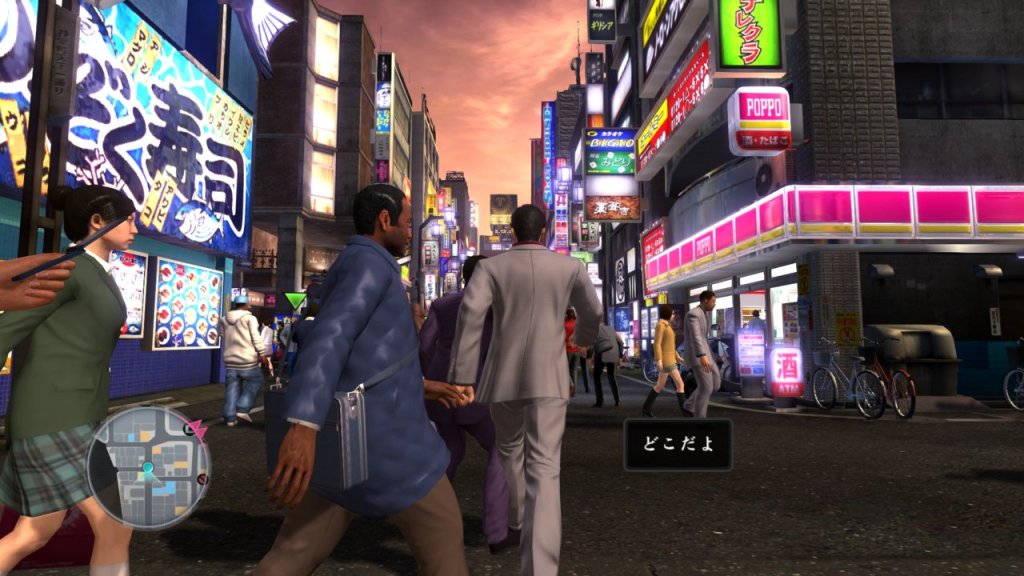Click the red no-entry marker on the minimap
This screenshot has width=1024, height=576.
tap(203, 479)
